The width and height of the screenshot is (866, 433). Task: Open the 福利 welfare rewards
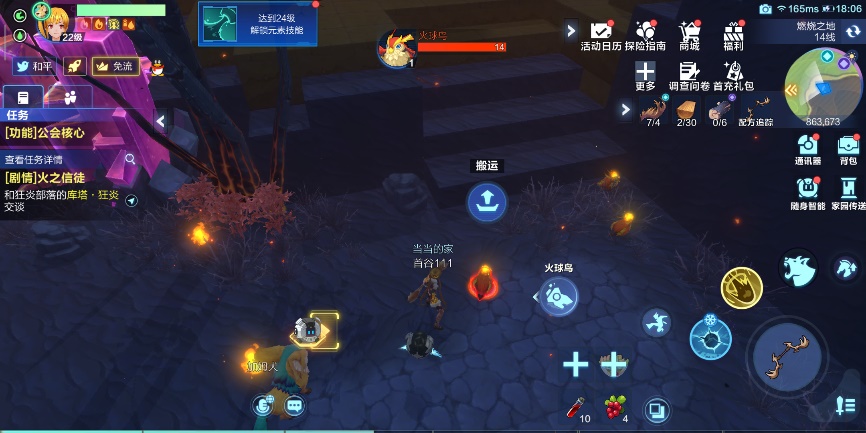[733, 33]
